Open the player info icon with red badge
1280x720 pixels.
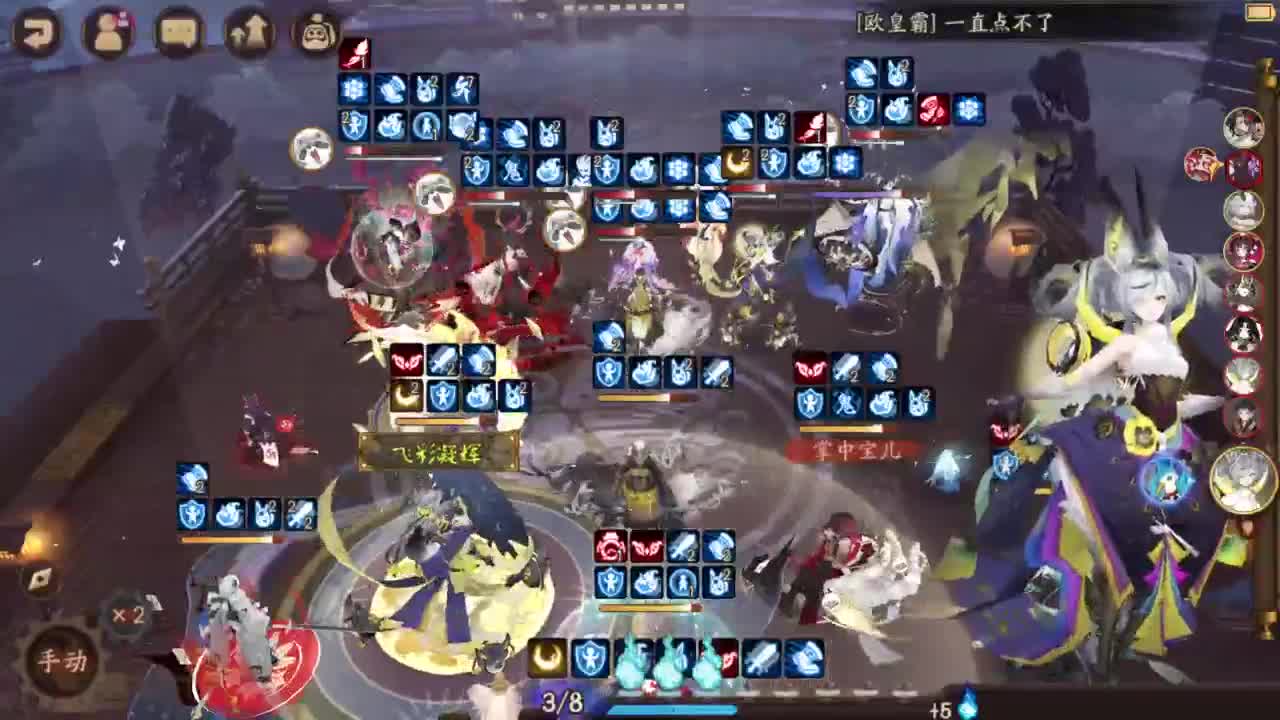[110, 30]
